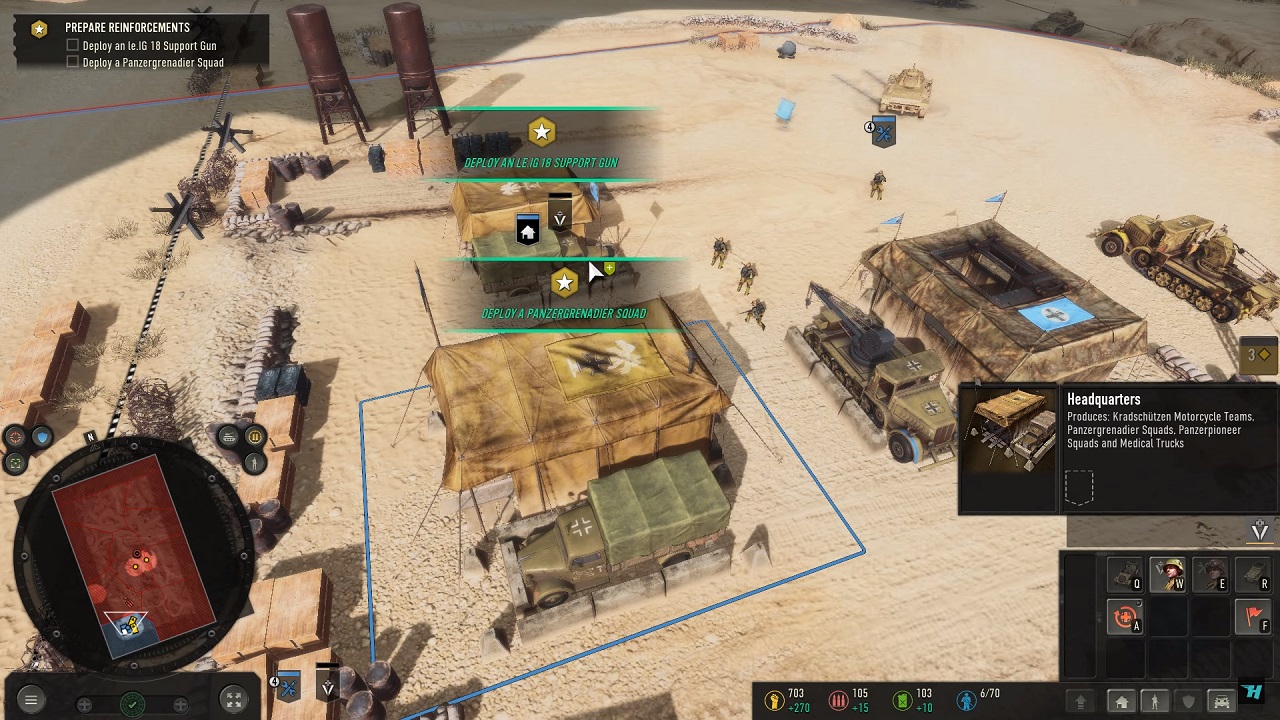Select the headquarters house badge icon

(528, 230)
